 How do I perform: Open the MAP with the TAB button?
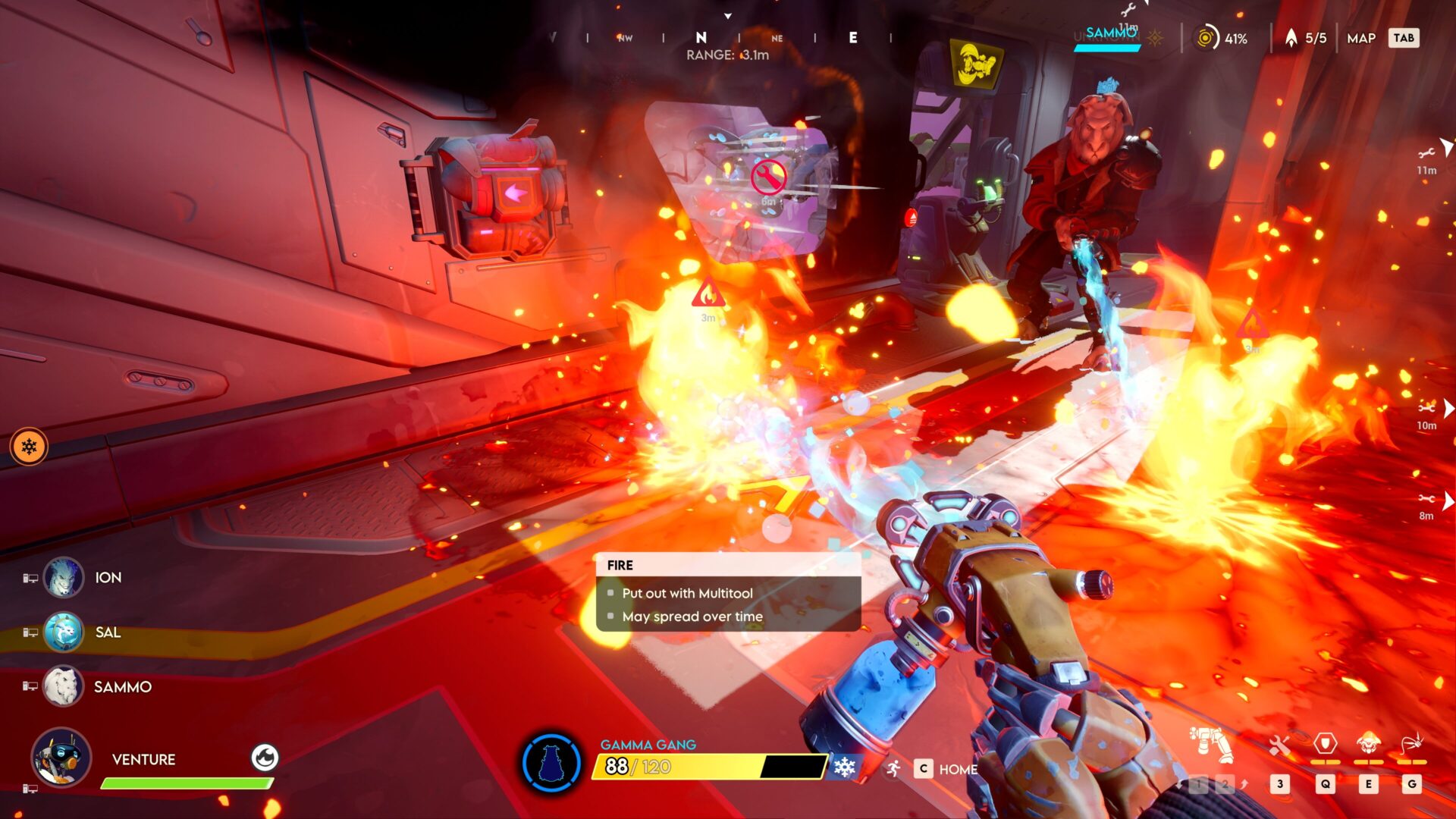pos(1403,38)
